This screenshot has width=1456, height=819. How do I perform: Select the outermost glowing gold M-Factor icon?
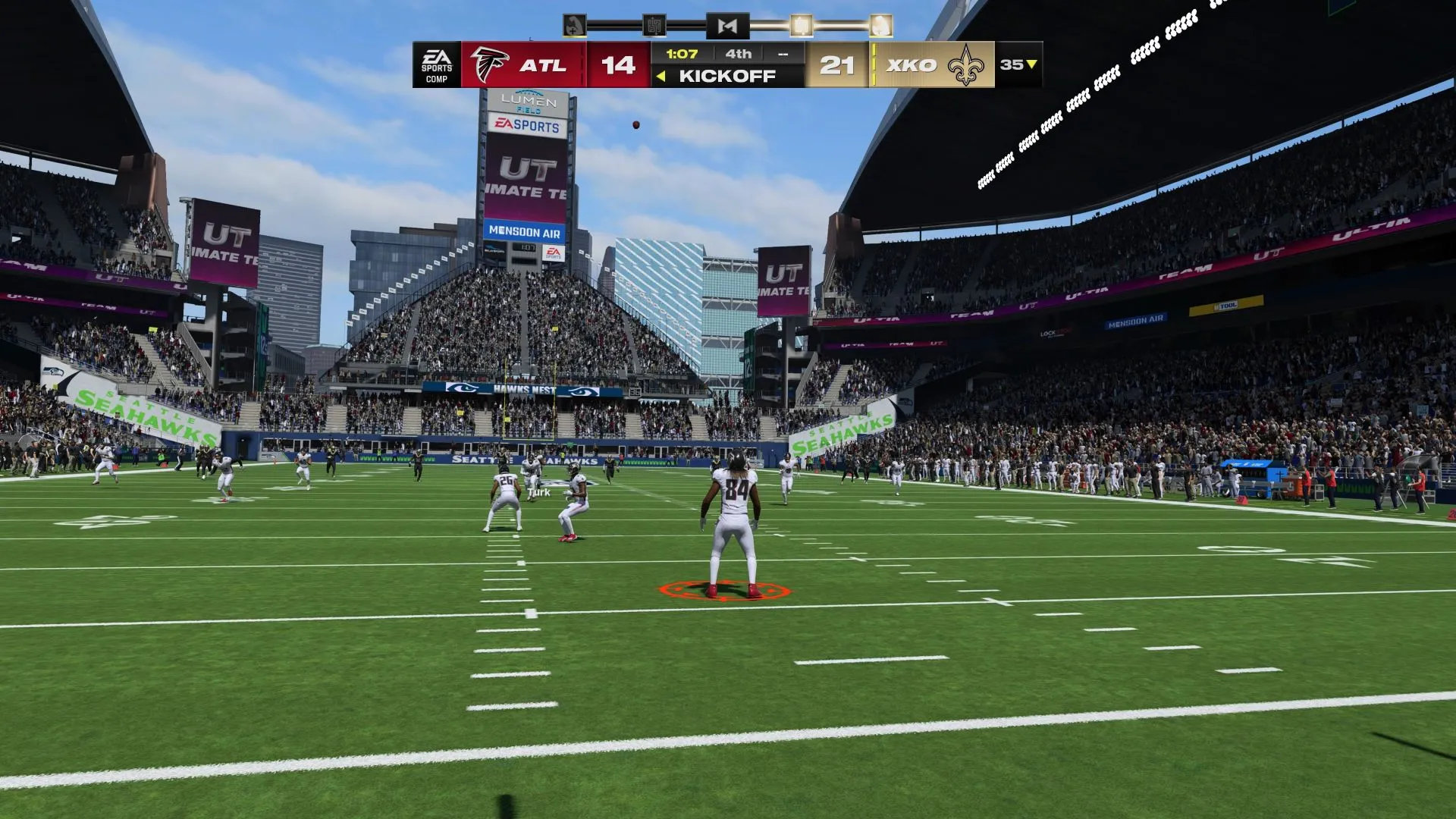click(880, 26)
